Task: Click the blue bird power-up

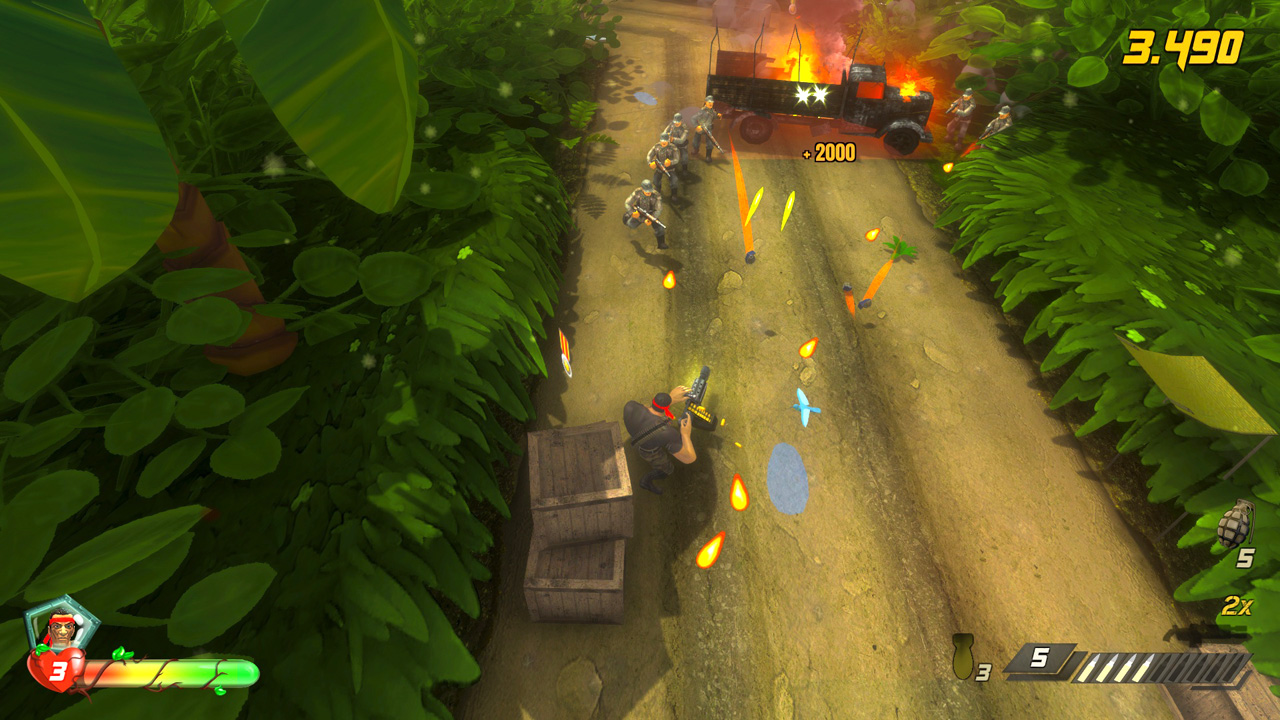Action: point(806,408)
